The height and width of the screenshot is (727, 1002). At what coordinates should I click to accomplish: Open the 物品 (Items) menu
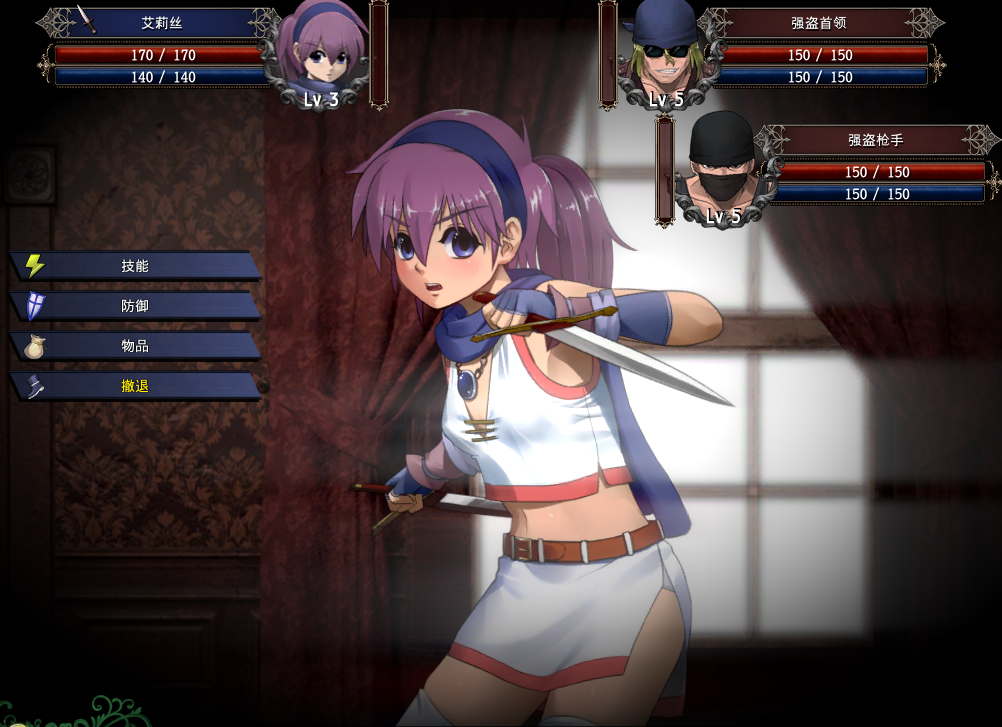coord(135,346)
